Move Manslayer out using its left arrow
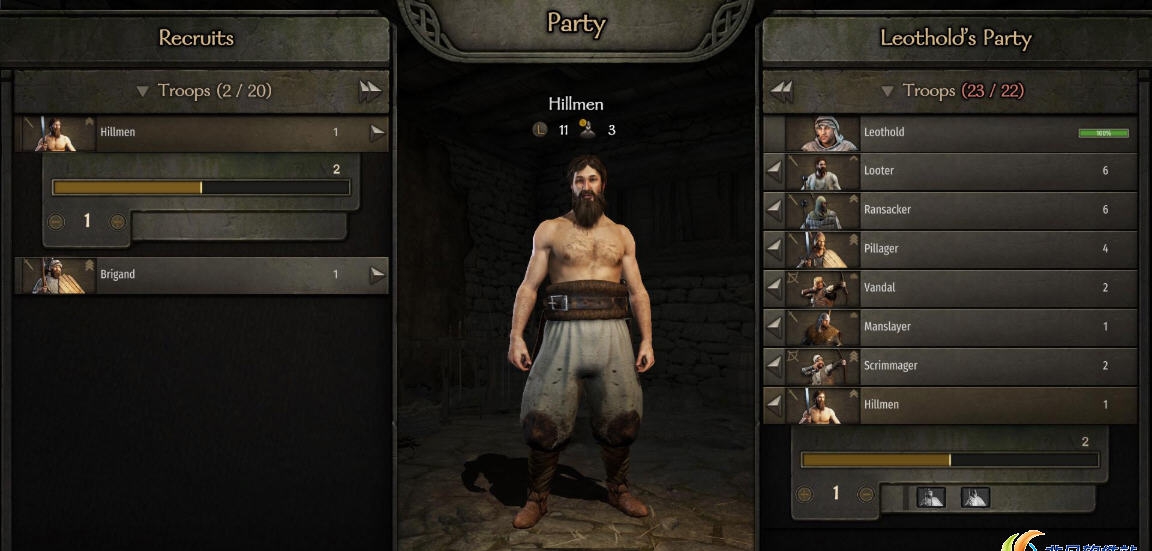 pyautogui.click(x=774, y=327)
